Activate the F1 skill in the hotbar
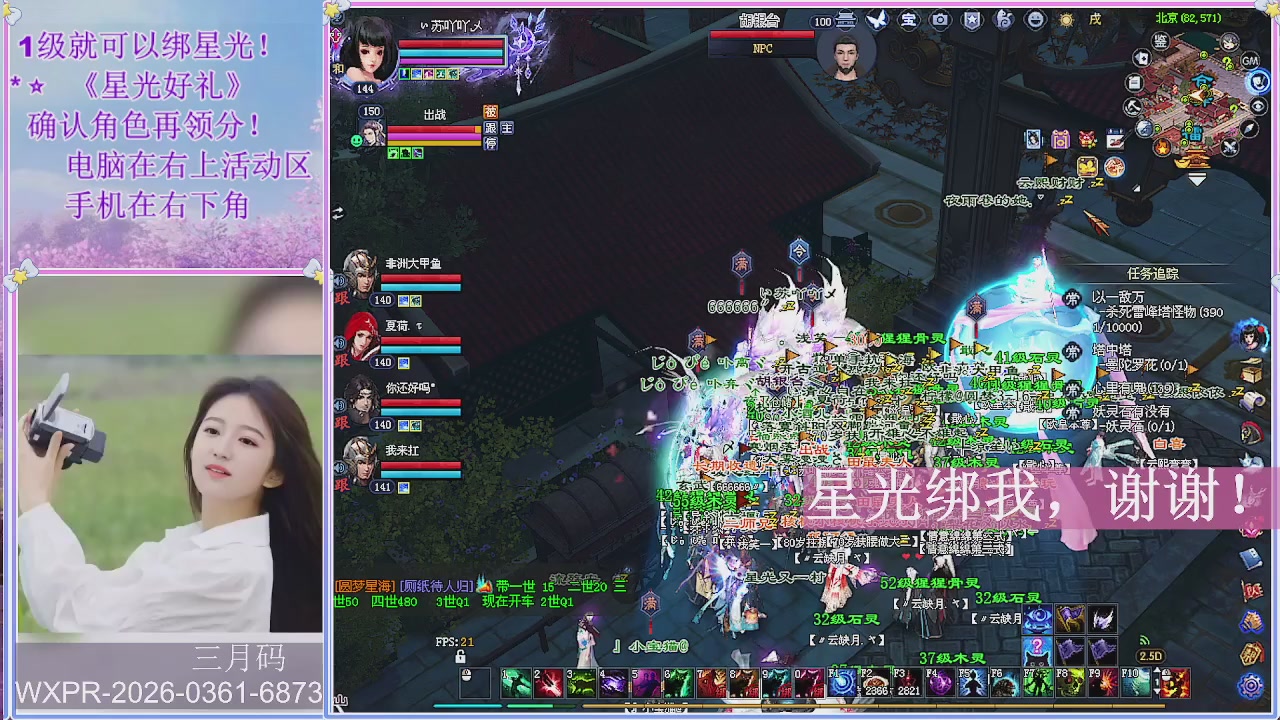The image size is (1280, 720). pos(844,682)
